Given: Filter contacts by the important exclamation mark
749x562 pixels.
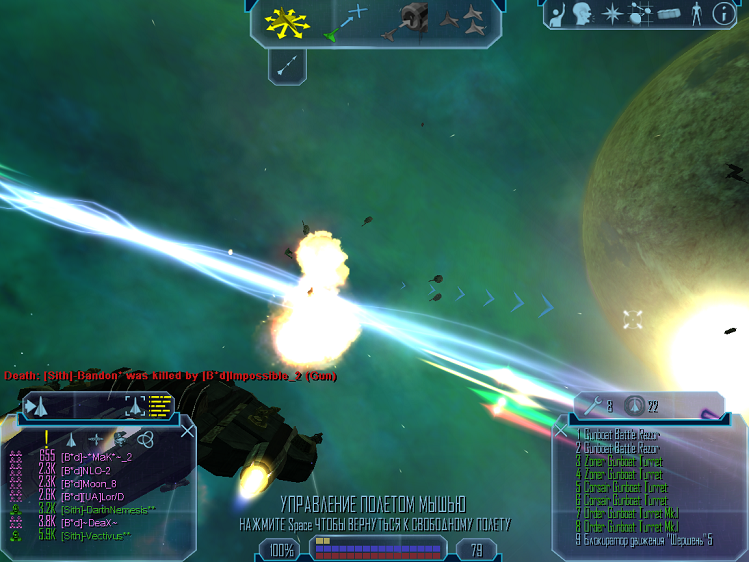Looking at the screenshot, I should 46,438.
